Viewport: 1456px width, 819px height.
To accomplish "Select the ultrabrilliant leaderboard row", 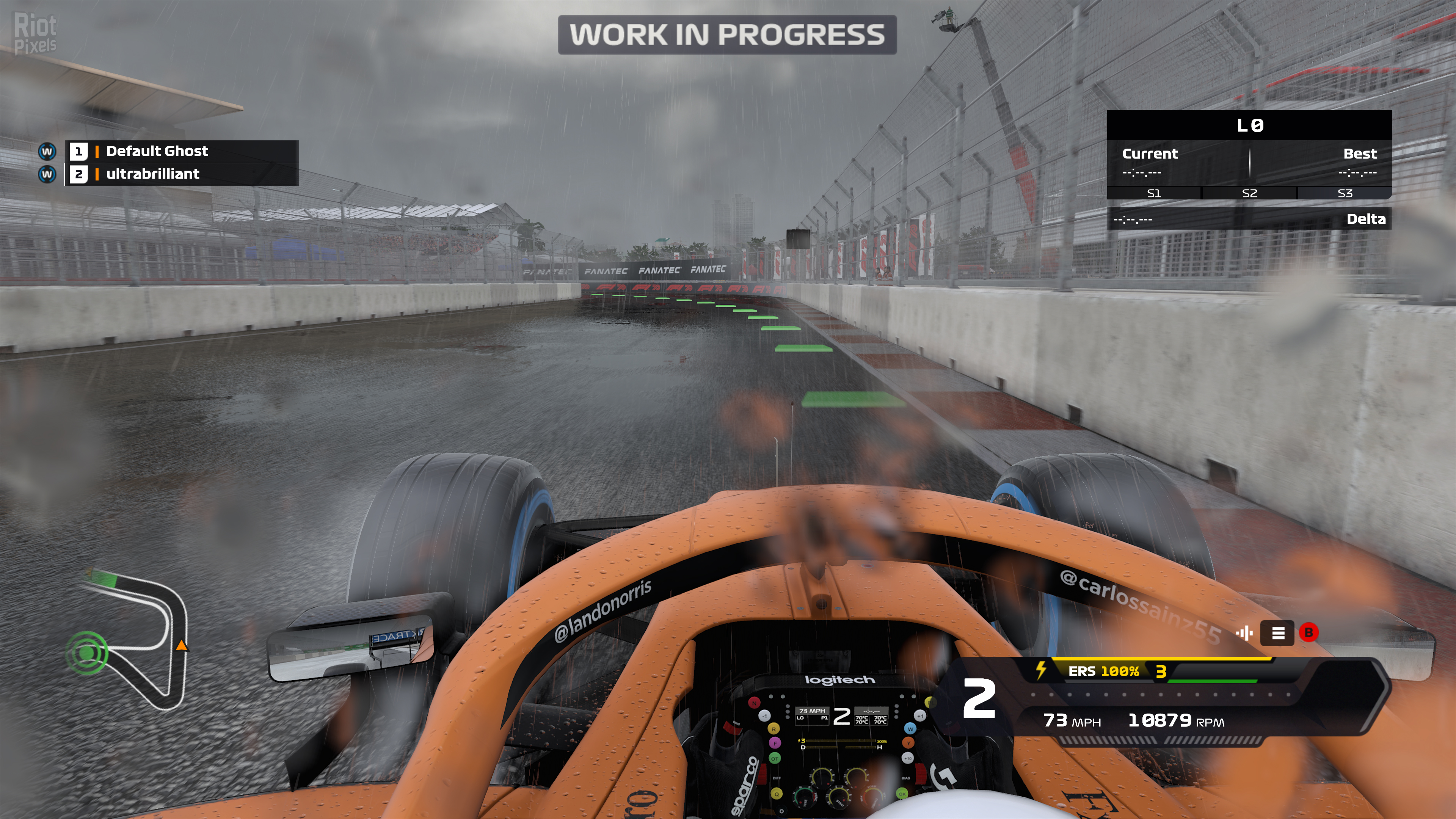I will click(181, 174).
